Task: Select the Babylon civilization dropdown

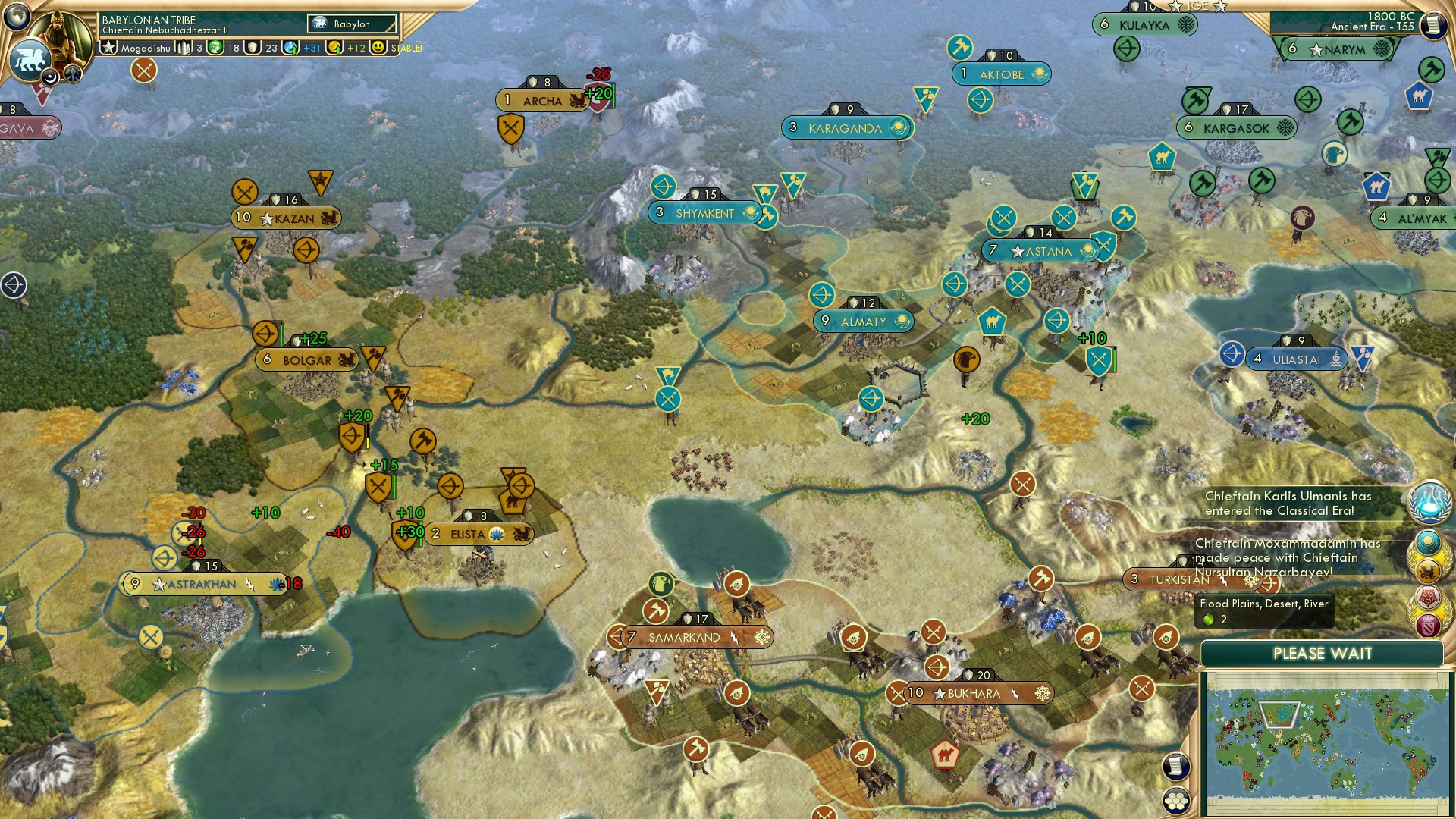Action: [353, 24]
